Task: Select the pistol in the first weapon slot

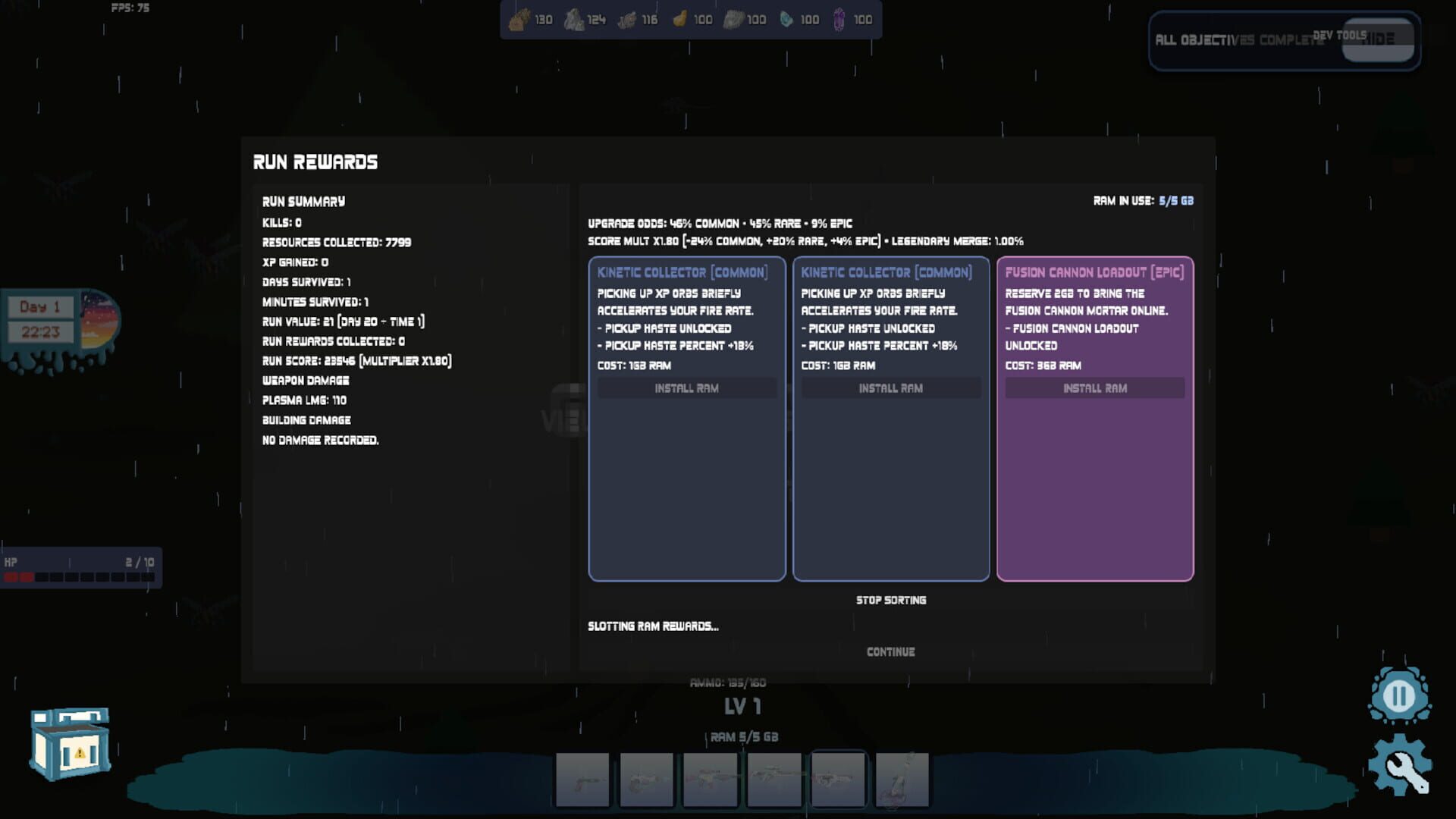Action: point(583,778)
